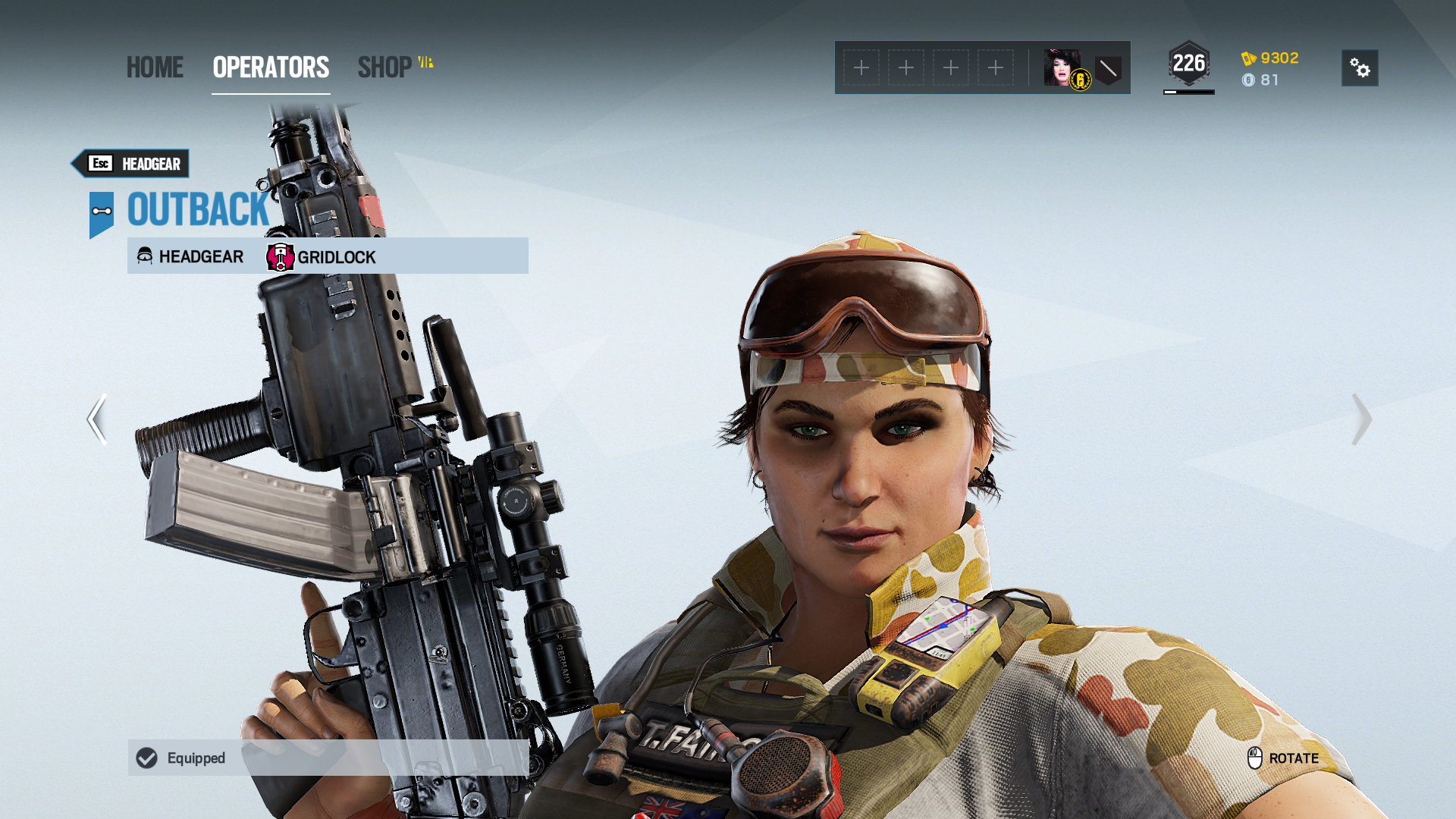Open the Operators tab
This screenshot has height=819, width=1456.
(x=271, y=67)
